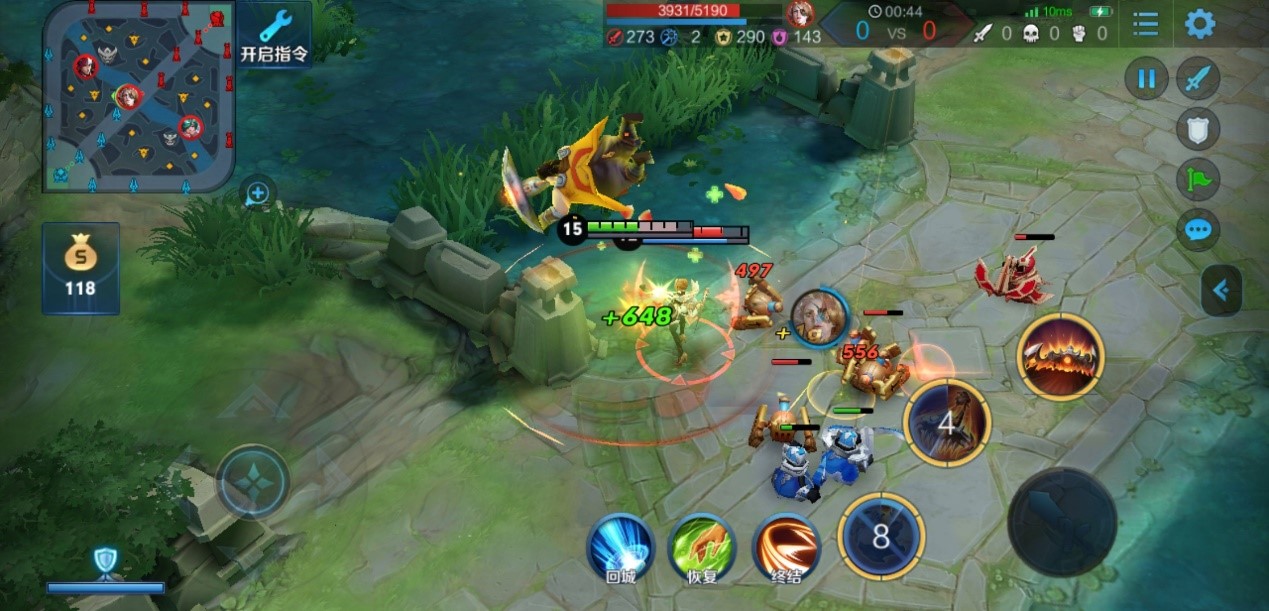The height and width of the screenshot is (611, 1269).
Task: Tap the skill on 8-second cooldown
Action: tap(881, 537)
